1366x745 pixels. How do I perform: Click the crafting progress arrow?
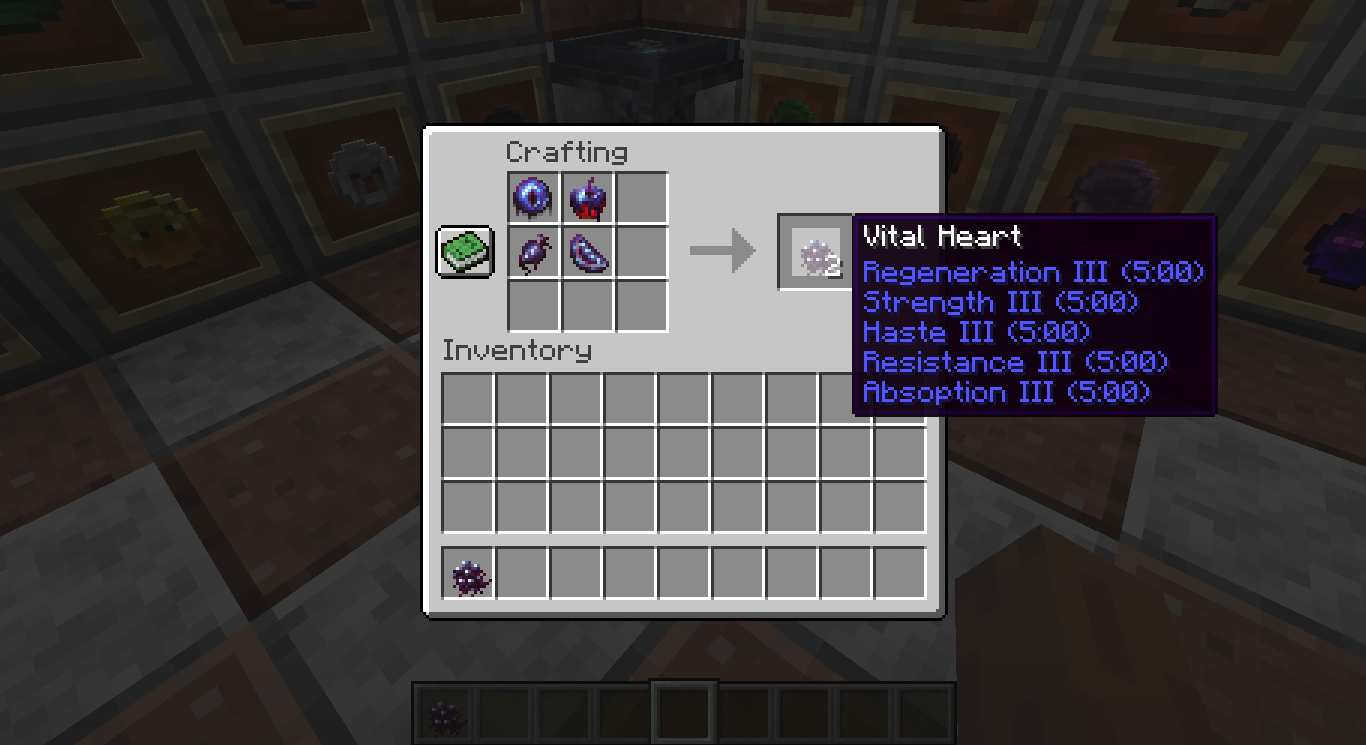tap(723, 252)
